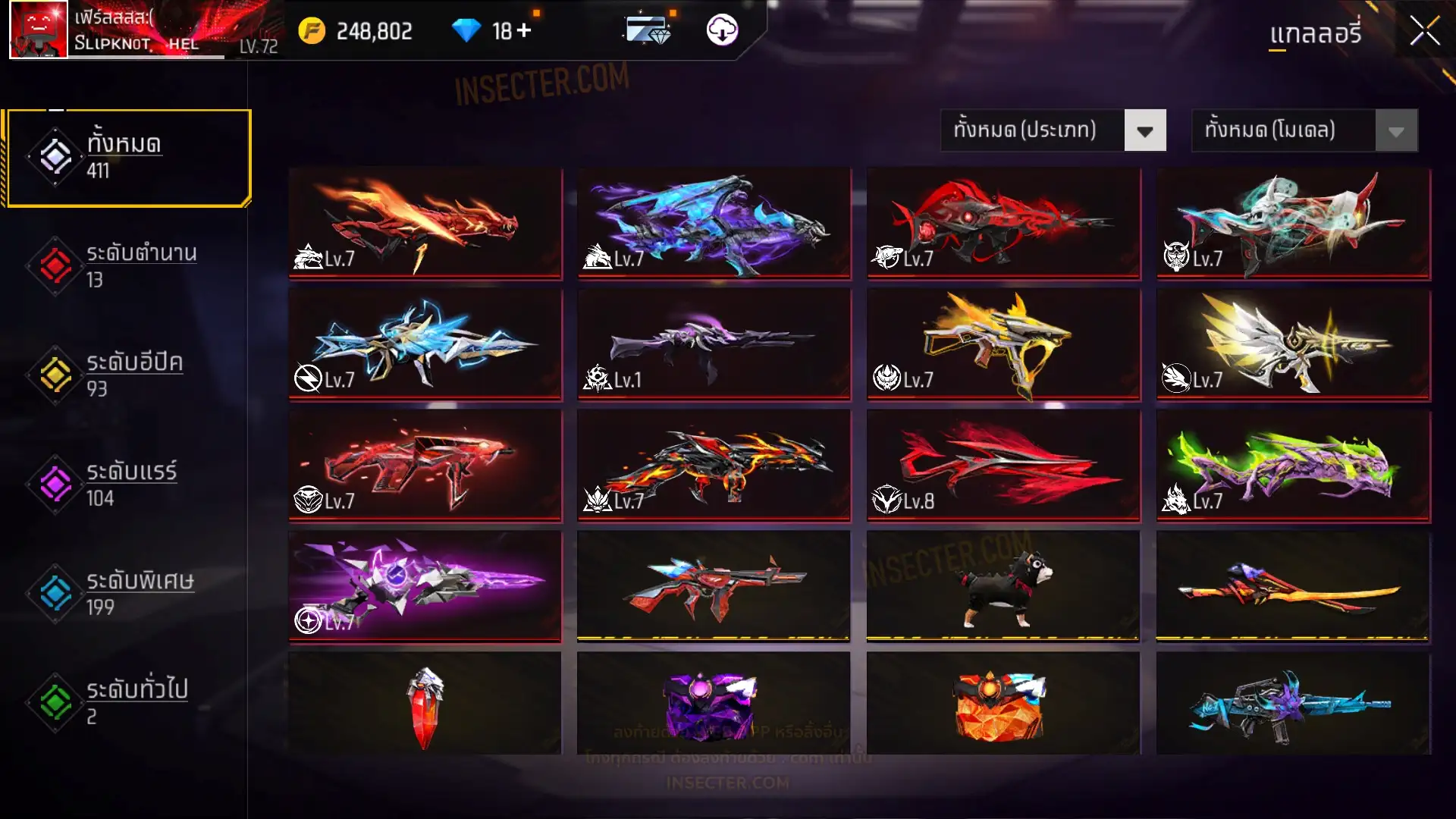Open the player avatar profile

pos(39,30)
